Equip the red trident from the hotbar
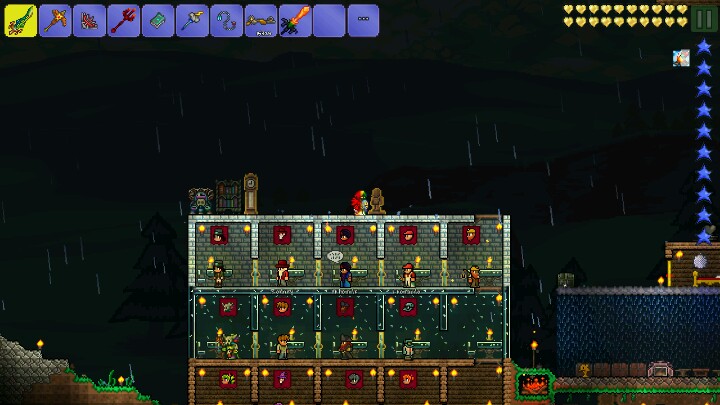The image size is (720, 405). (123, 20)
